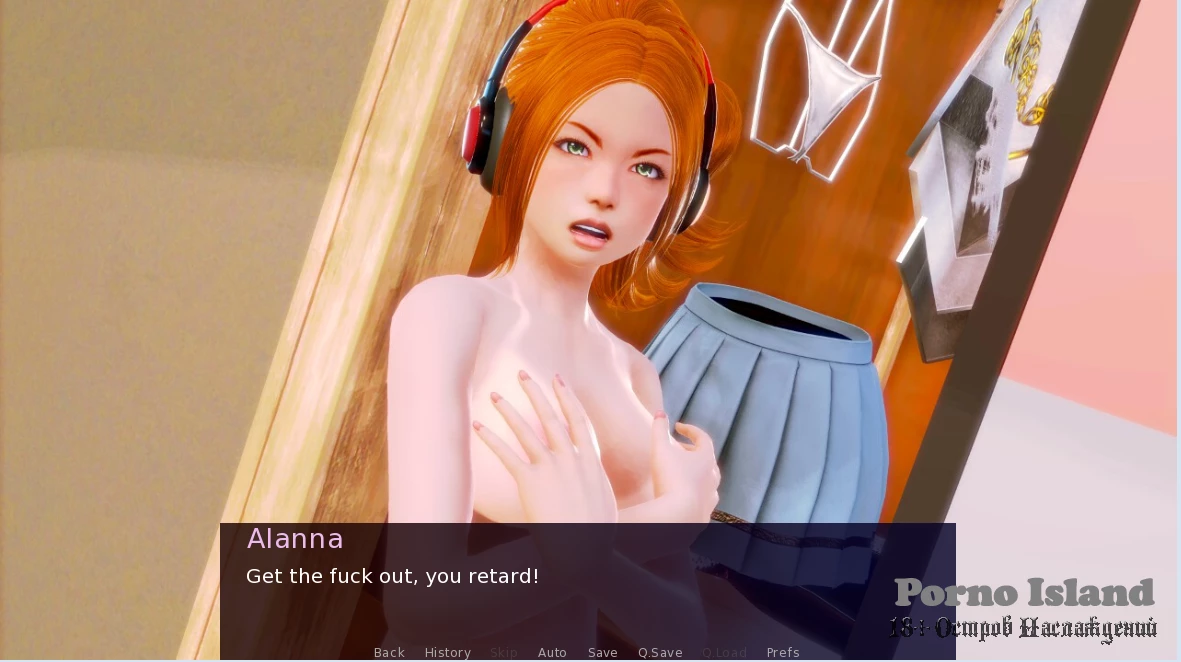The image size is (1181, 662).
Task: Go Back to the previous line
Action: click(x=389, y=652)
